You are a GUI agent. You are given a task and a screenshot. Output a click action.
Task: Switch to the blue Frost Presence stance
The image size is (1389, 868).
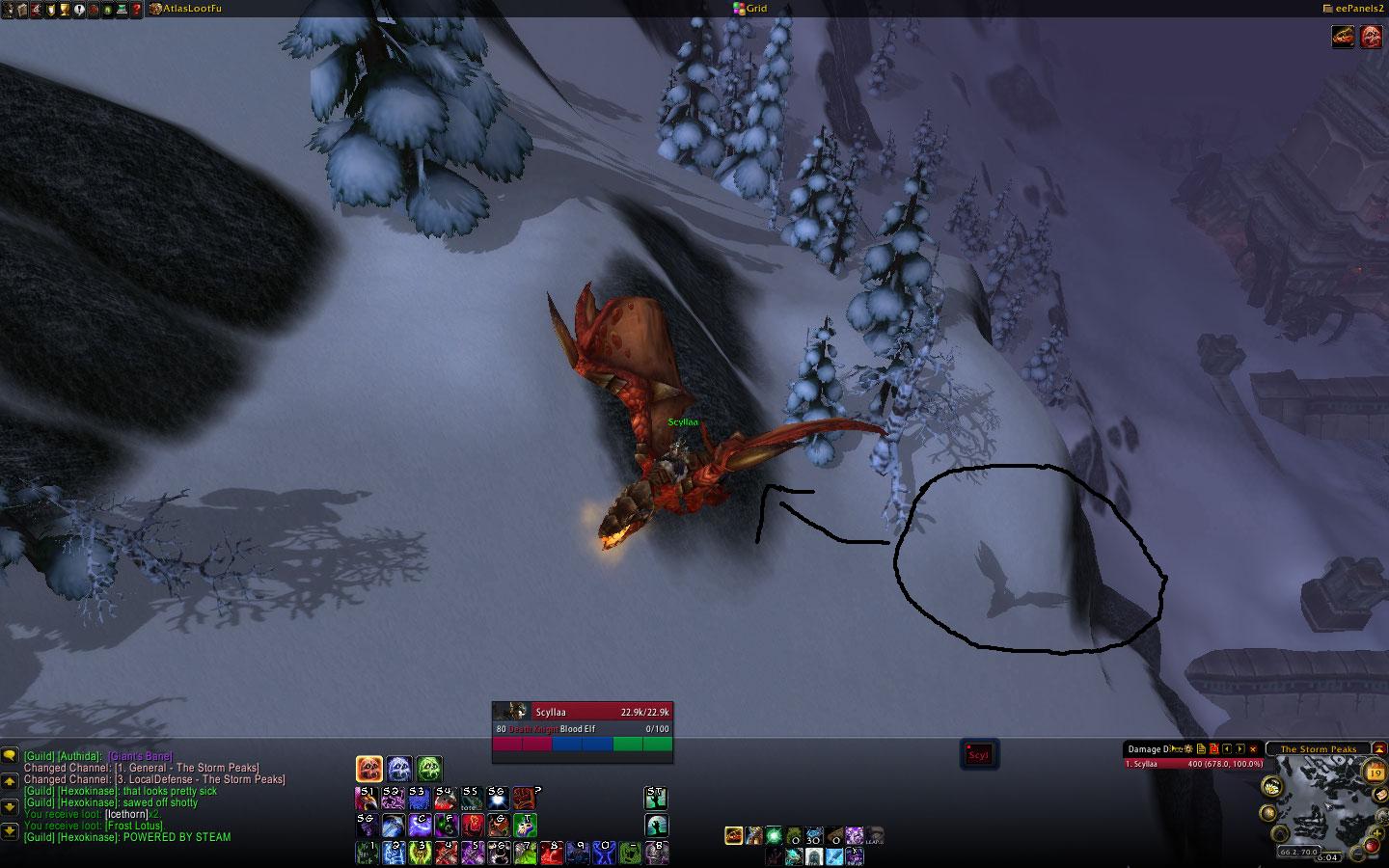click(x=399, y=769)
